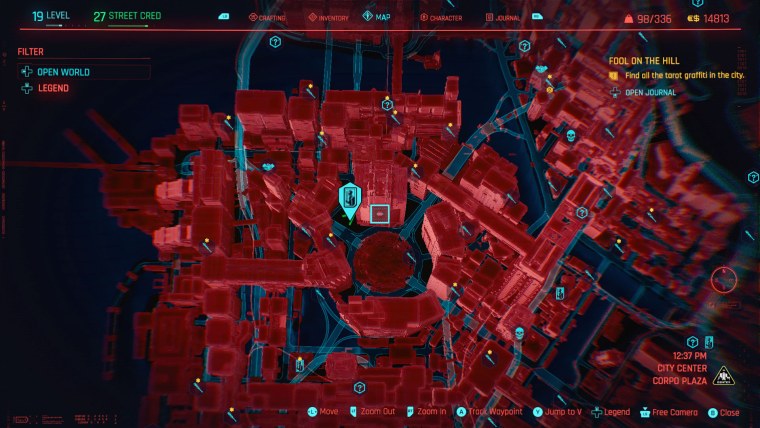
Task: Select the Fool on the Hill quest tracker
Action: [643, 61]
